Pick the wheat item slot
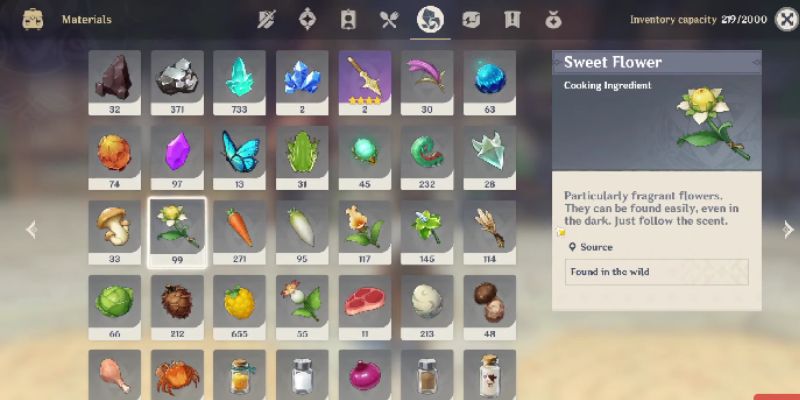Viewport: 800px width, 400px height. (x=490, y=228)
